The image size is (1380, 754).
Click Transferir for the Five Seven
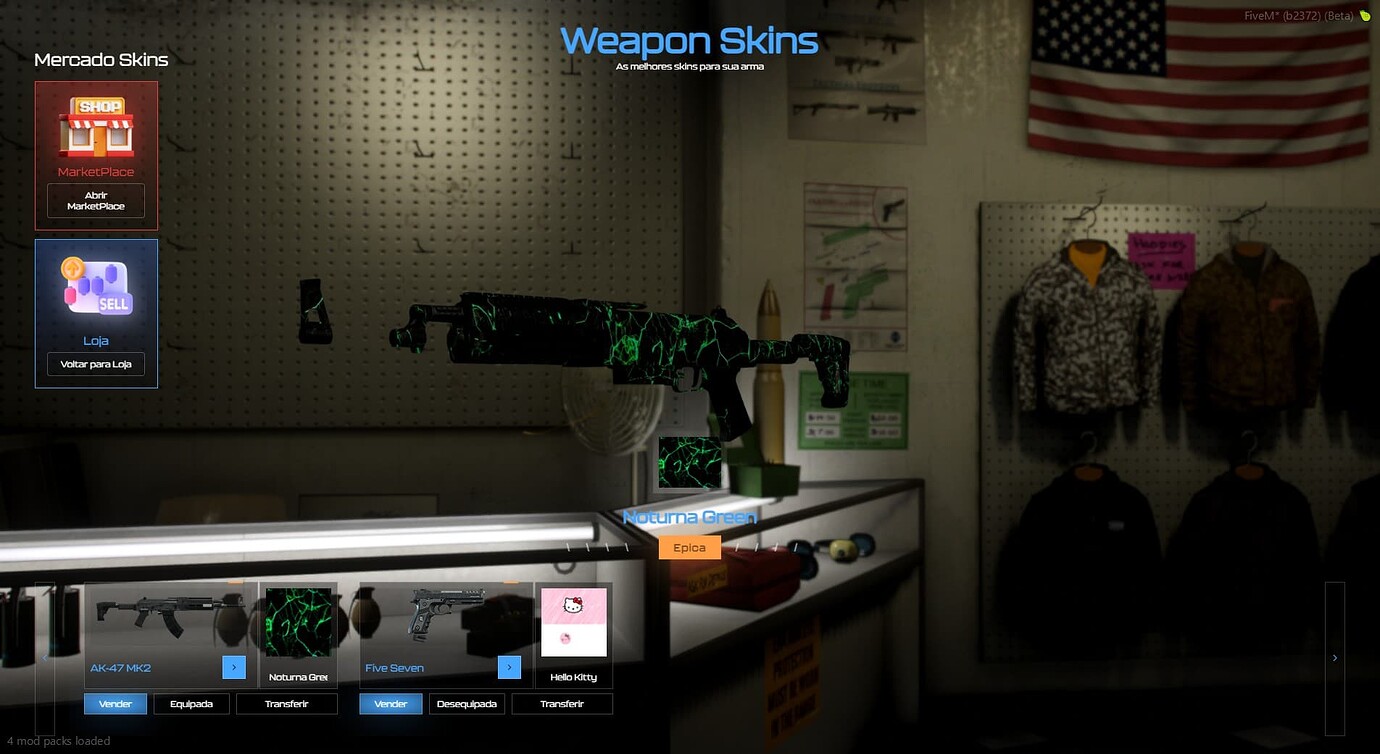tap(562, 703)
